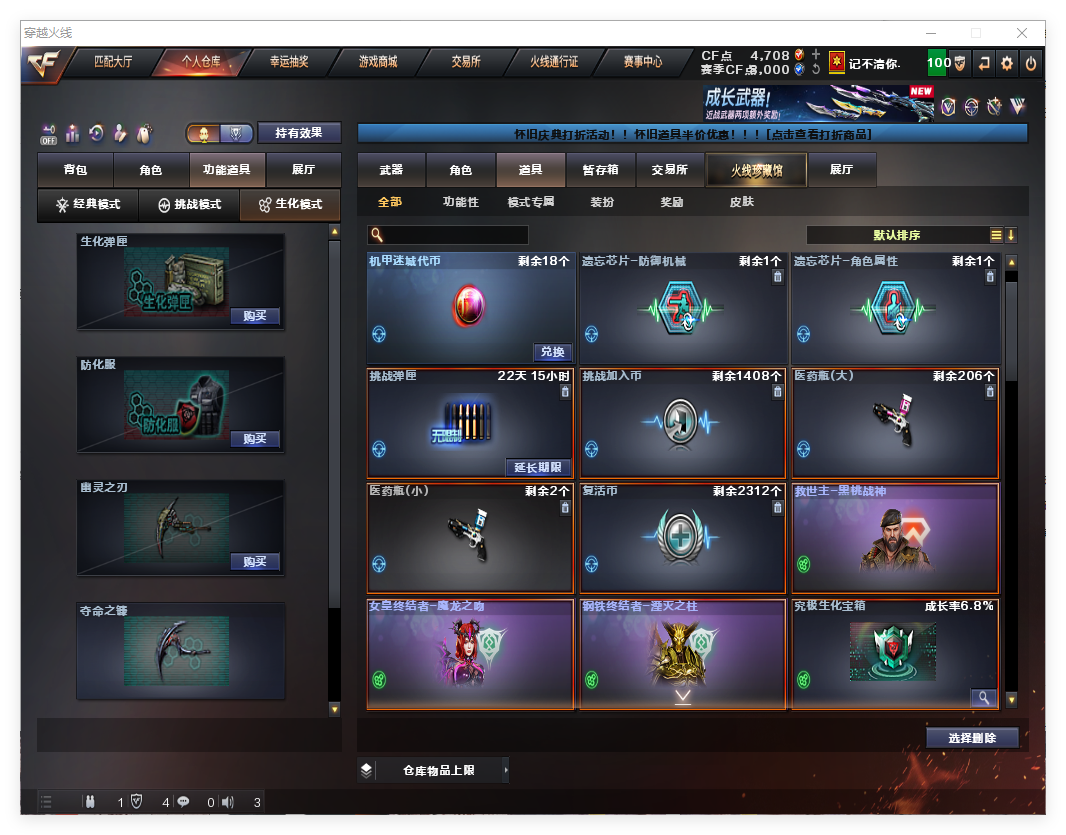Switch to the 武器 weapons tab
The height and width of the screenshot is (835, 1066).
coord(391,170)
